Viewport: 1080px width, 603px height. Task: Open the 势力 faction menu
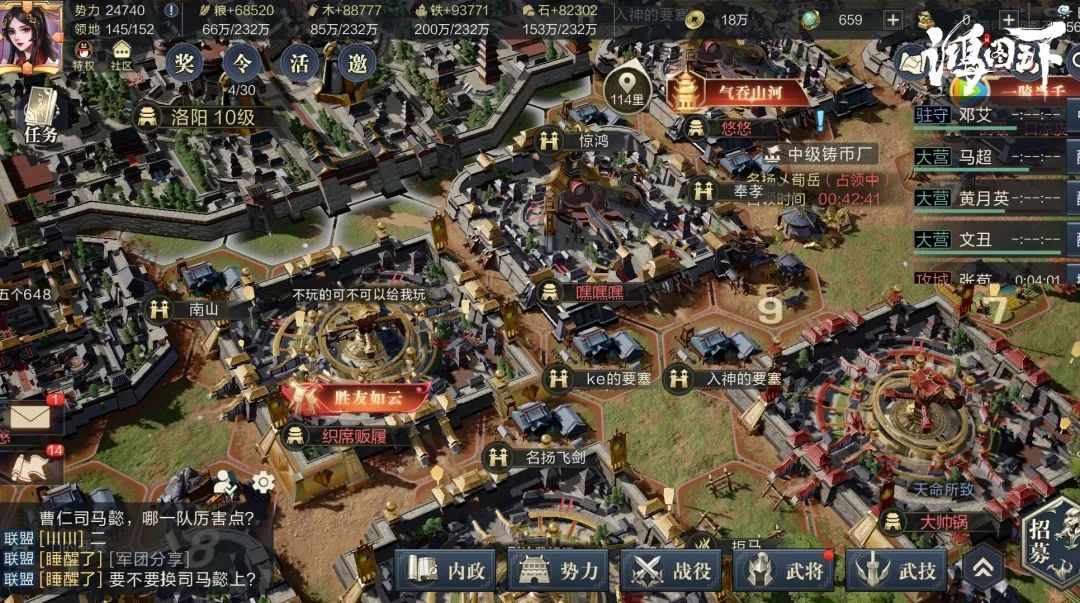pos(559,571)
